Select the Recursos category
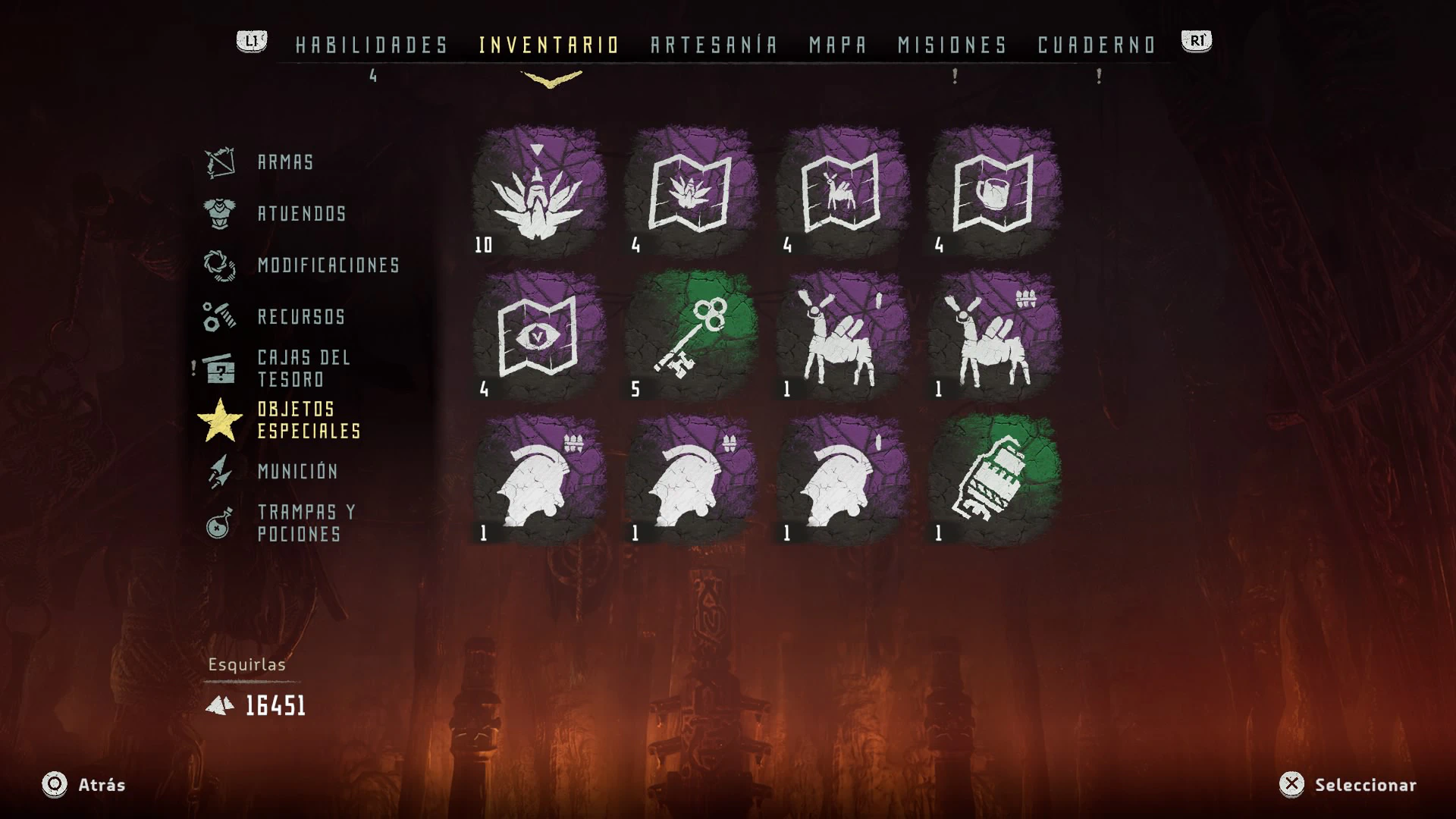Image resolution: width=1456 pixels, height=819 pixels. (x=301, y=317)
